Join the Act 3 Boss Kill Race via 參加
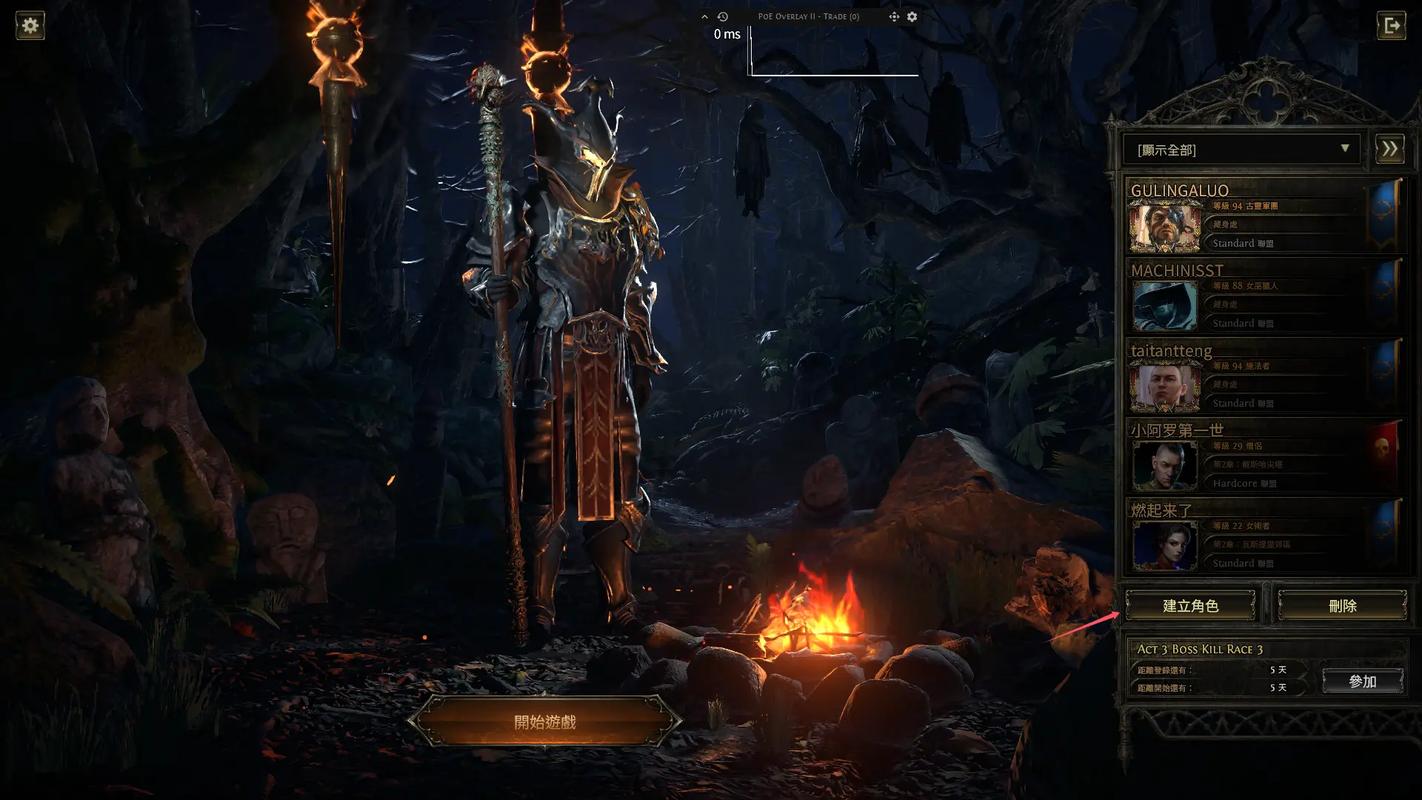Image resolution: width=1422 pixels, height=800 pixels. tap(1362, 681)
